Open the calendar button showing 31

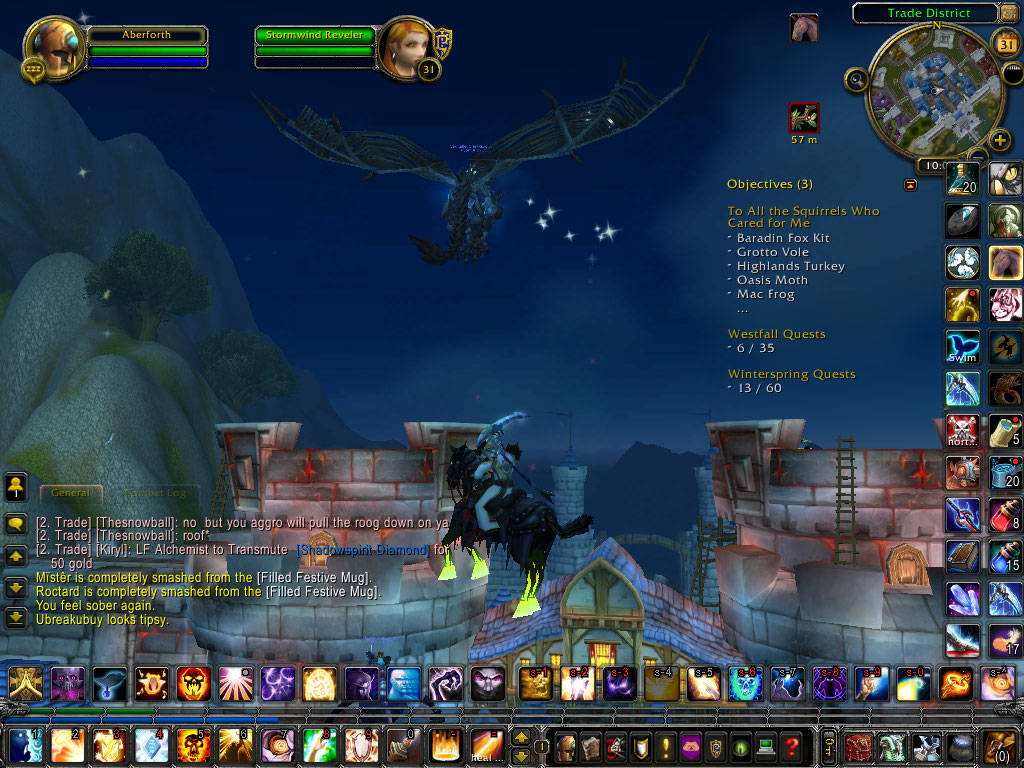pyautogui.click(x=1007, y=42)
